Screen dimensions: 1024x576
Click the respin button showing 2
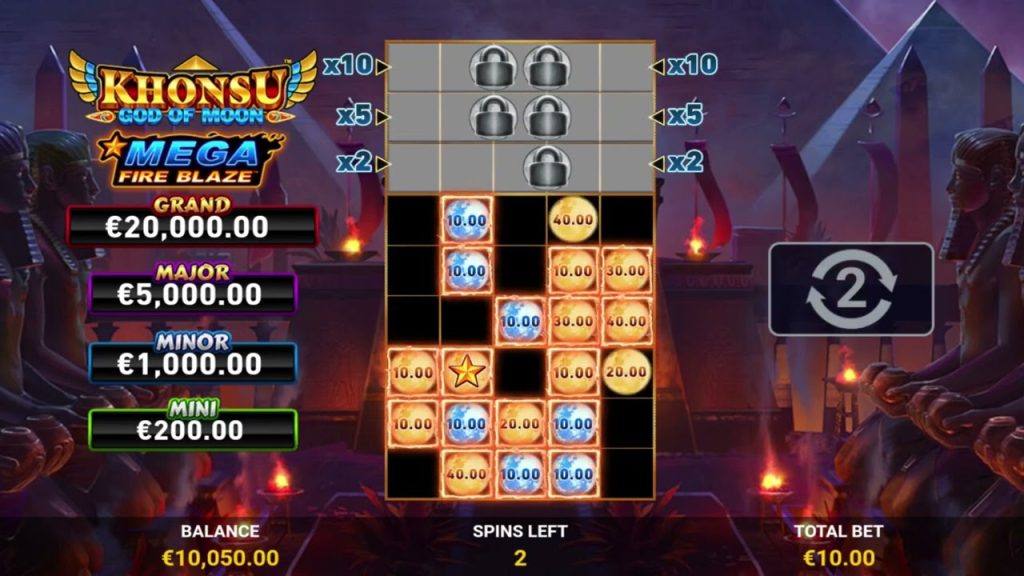(850, 289)
